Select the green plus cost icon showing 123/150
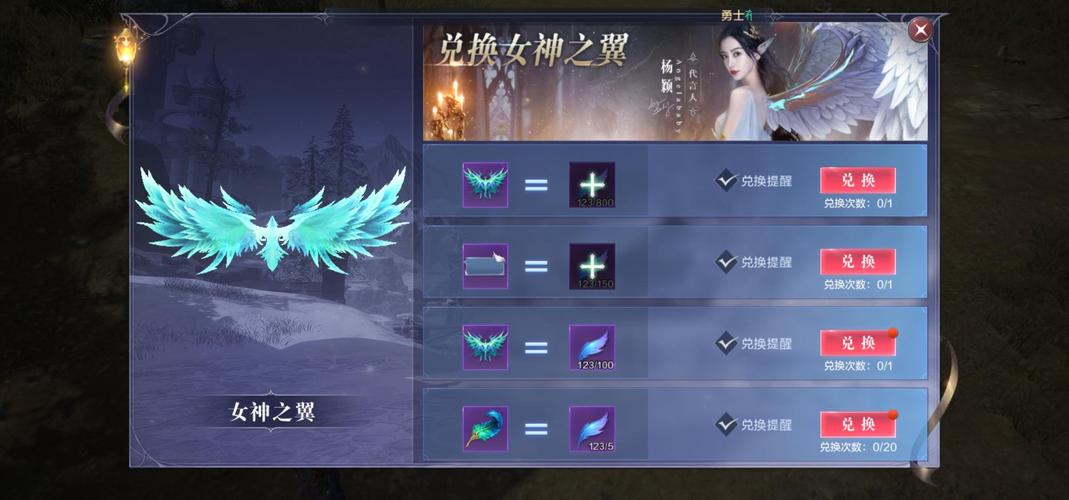 592,266
